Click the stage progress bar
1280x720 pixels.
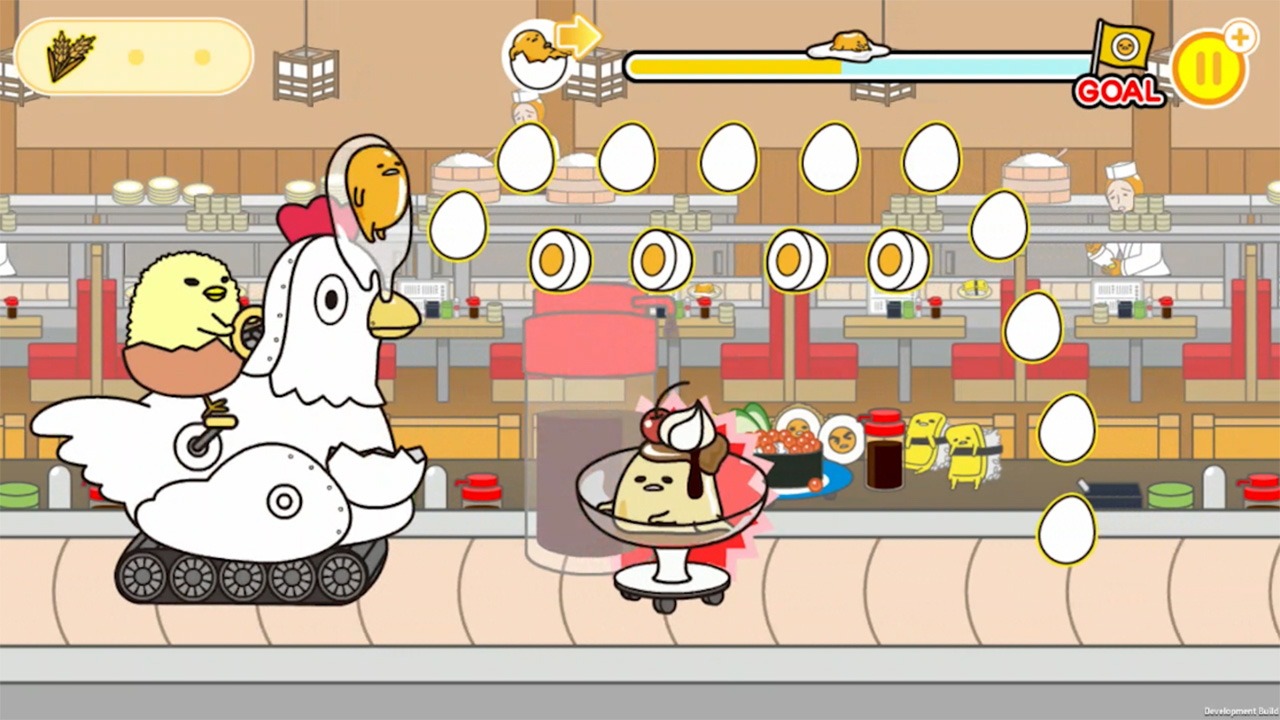[860, 63]
